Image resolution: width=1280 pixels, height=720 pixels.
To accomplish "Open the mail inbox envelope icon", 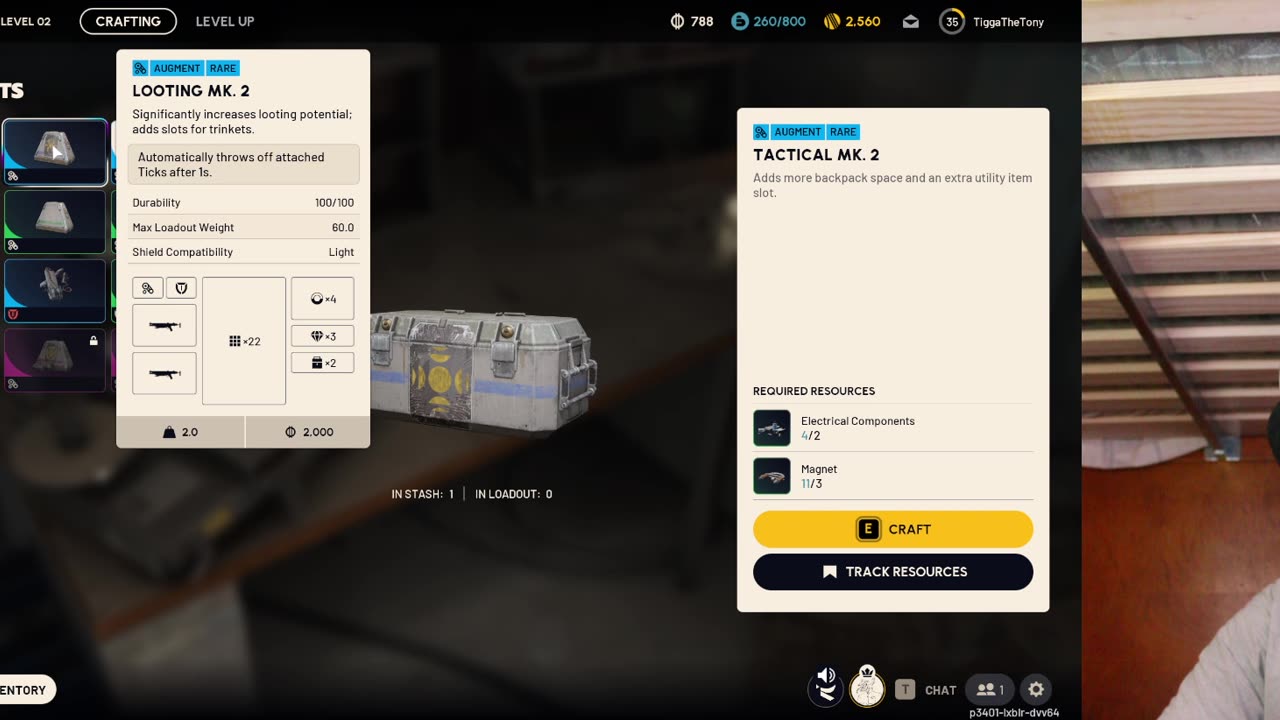I will (x=911, y=21).
